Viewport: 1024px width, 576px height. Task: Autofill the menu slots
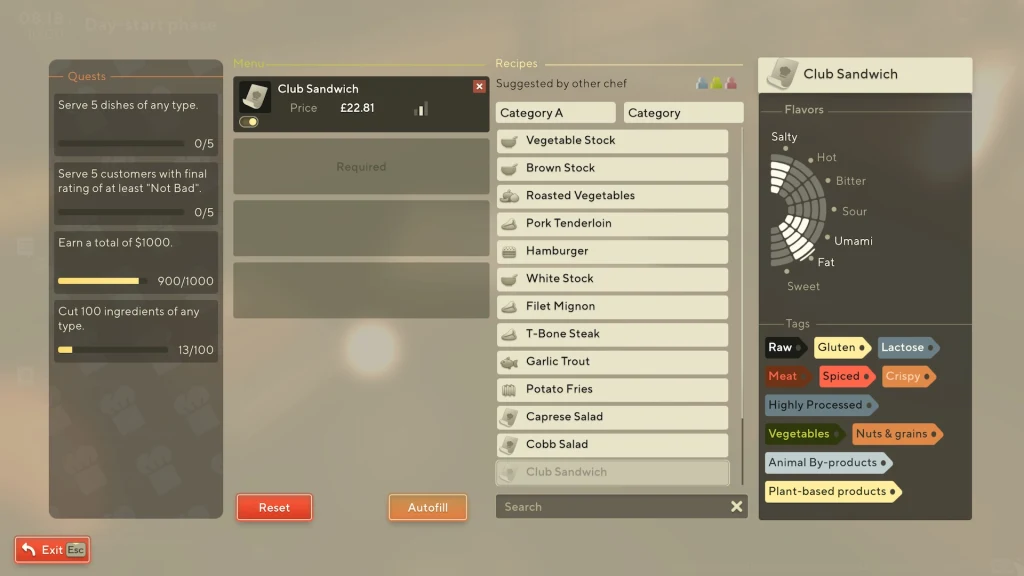tap(427, 507)
